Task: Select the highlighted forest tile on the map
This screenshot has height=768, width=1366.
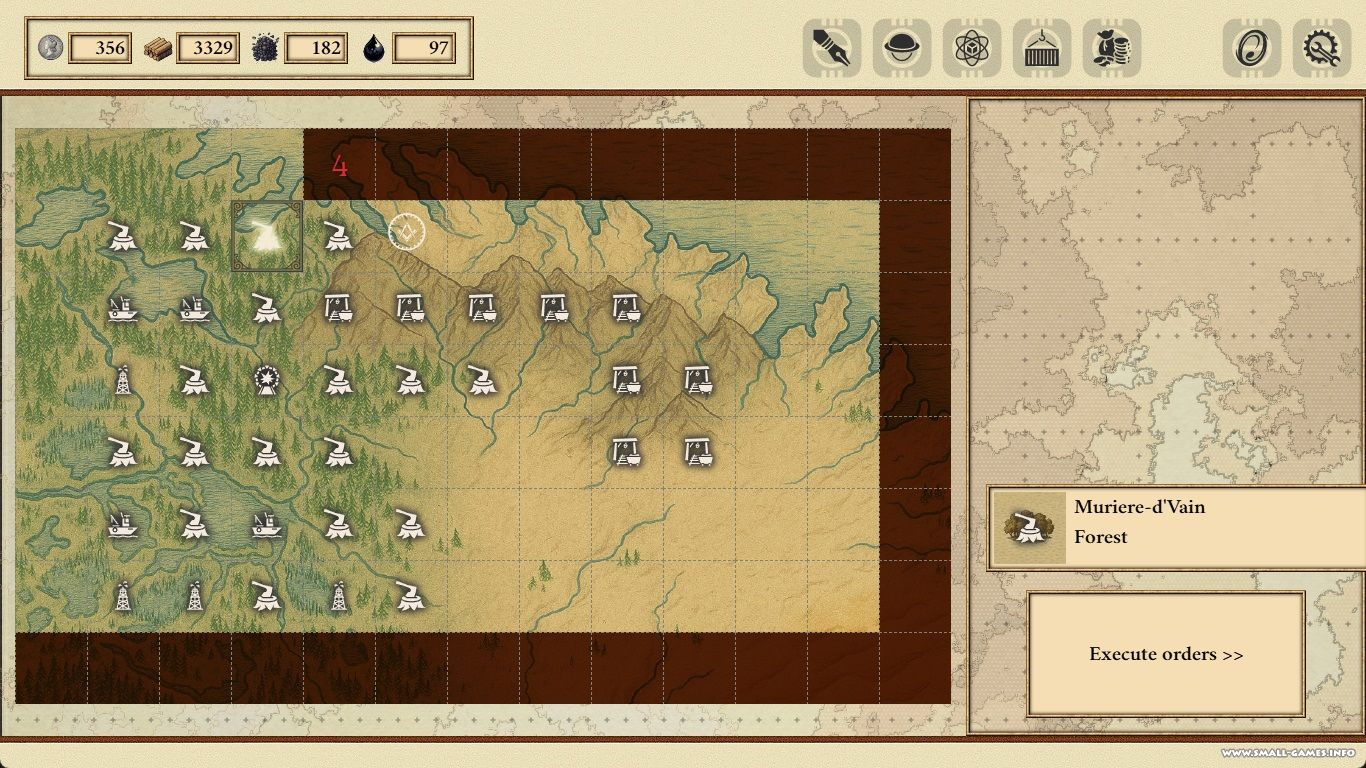Action: point(267,236)
